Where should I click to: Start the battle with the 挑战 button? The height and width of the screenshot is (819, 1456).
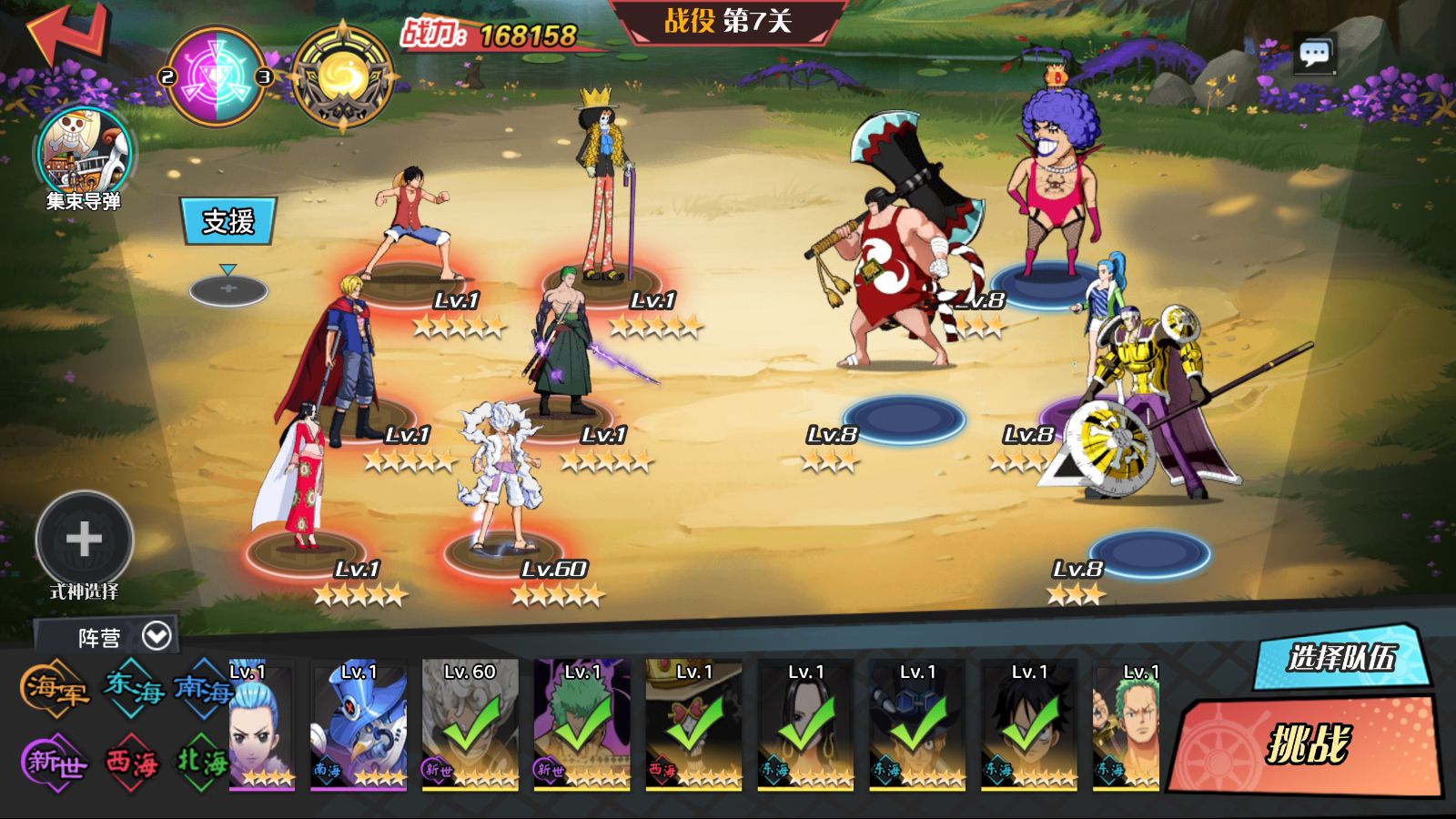click(1309, 744)
